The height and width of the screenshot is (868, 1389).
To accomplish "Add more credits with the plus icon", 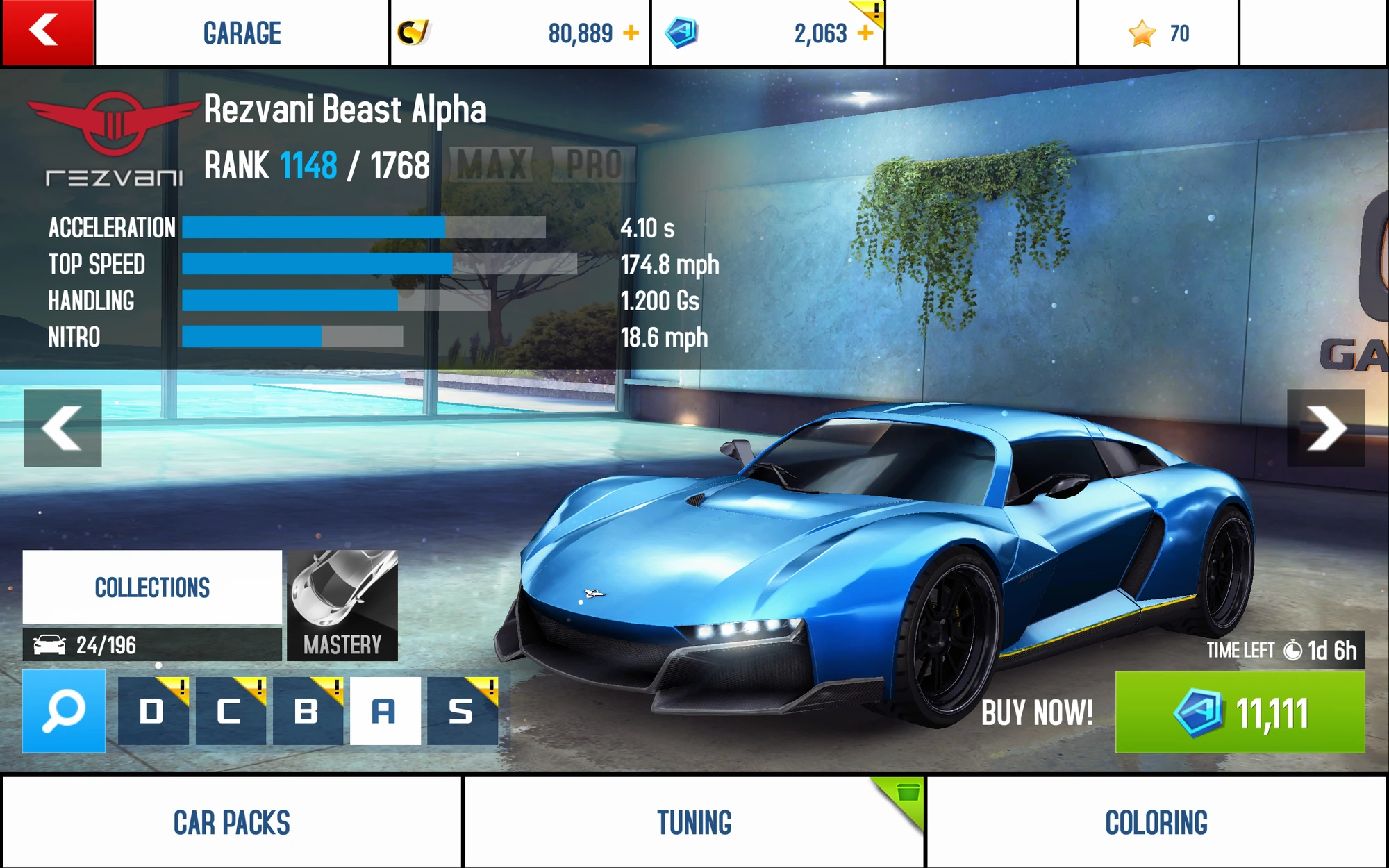I will 631,33.
